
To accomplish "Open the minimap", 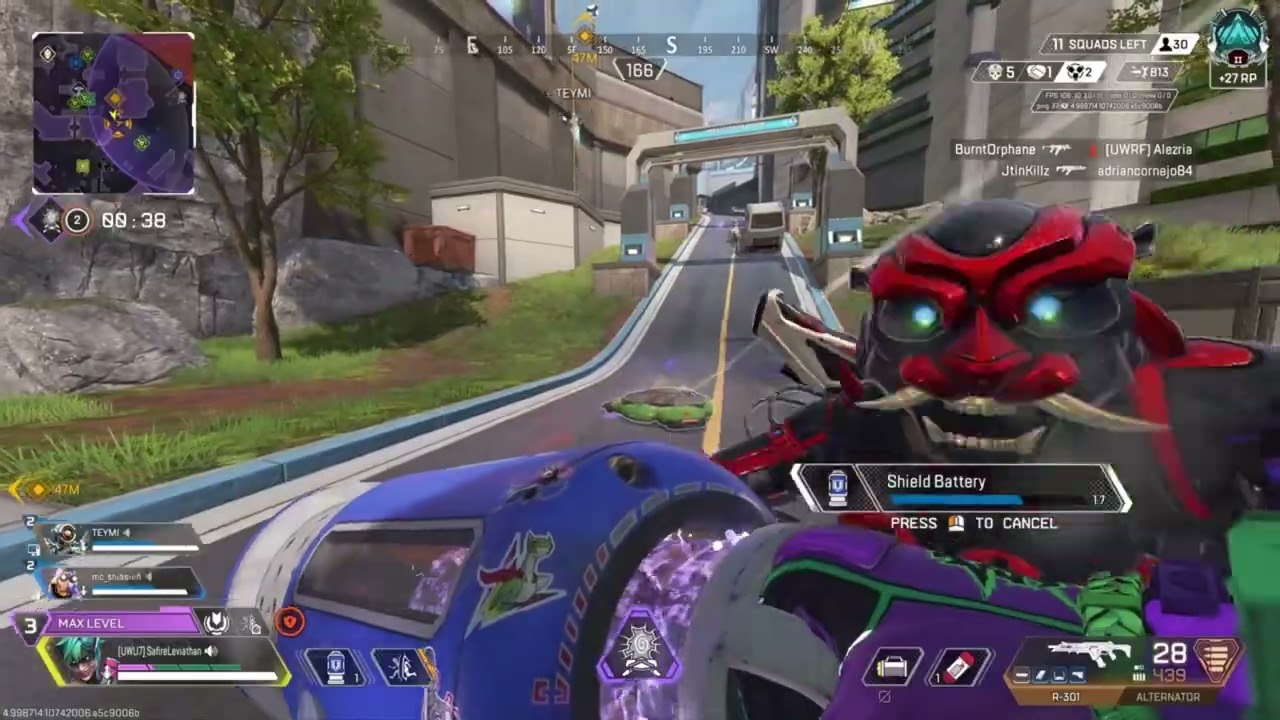I will pos(113,113).
